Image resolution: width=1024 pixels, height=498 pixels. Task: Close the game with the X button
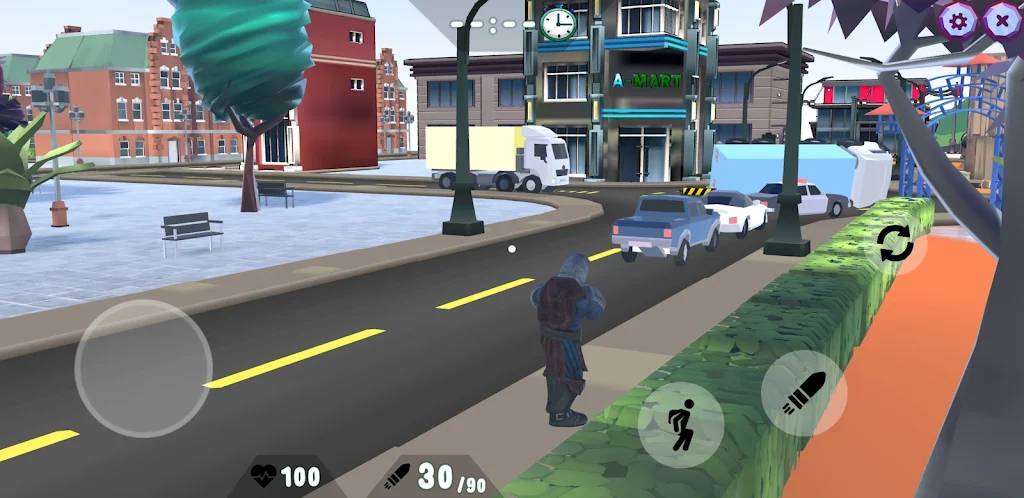coord(1001,19)
